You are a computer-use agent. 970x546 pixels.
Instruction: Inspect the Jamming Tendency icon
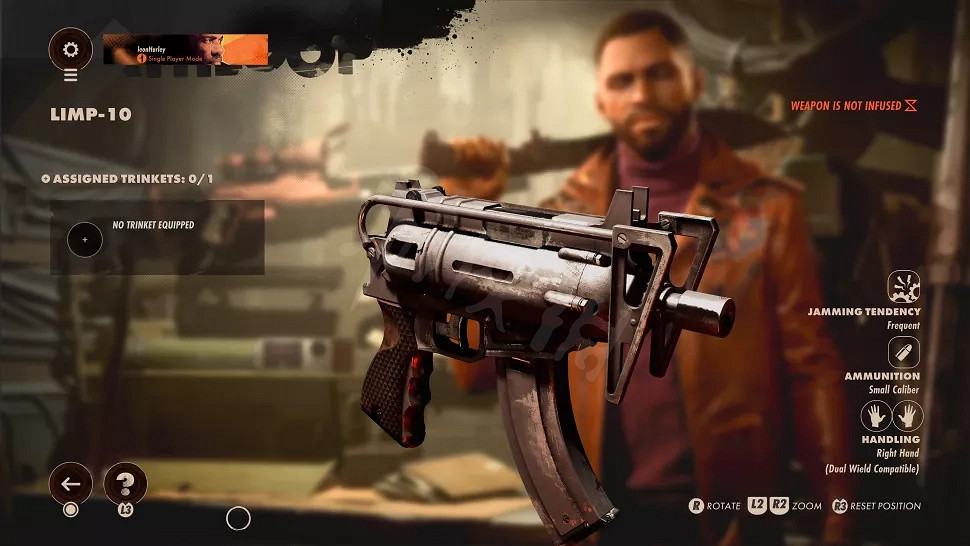(904, 288)
